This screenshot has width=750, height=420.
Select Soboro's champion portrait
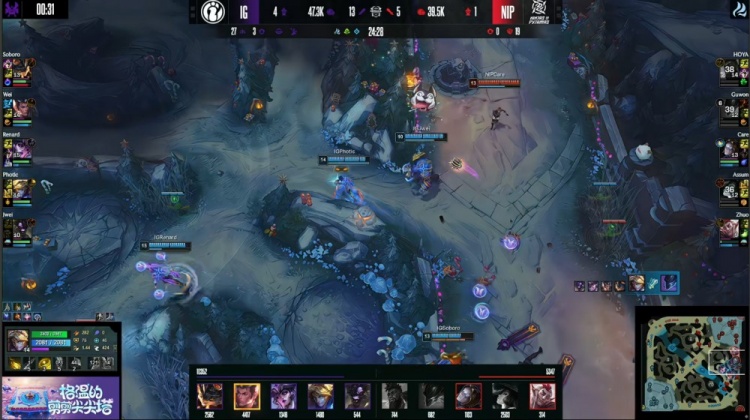pyautogui.click(x=24, y=69)
